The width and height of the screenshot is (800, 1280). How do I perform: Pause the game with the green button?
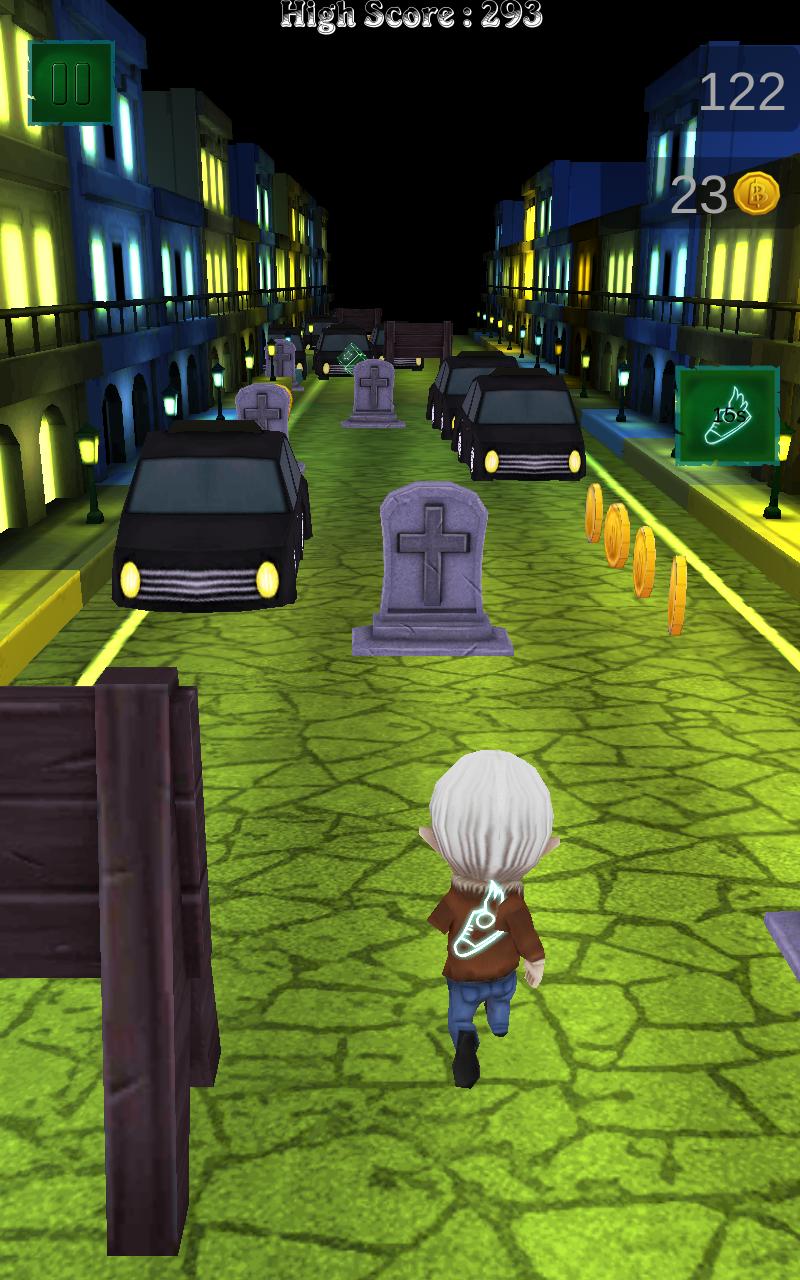71,83
